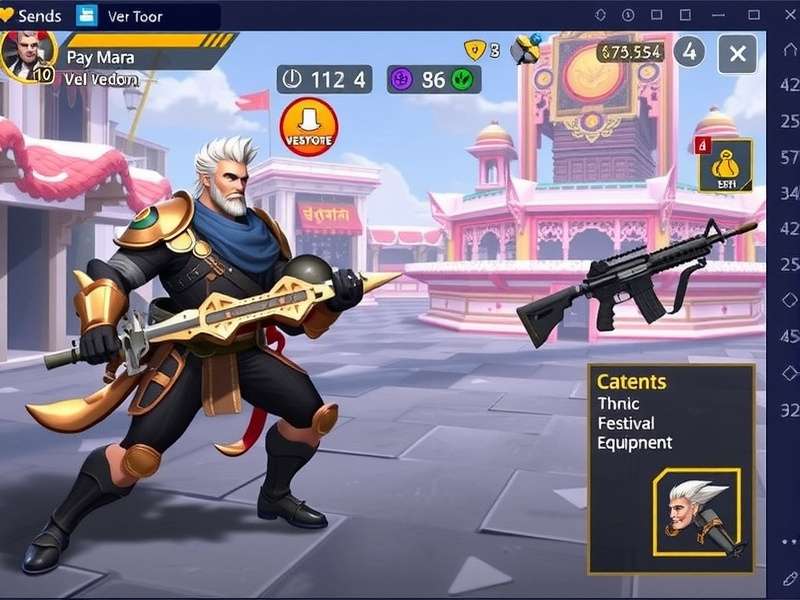The image size is (800, 600).
Task: Open the Sends tab with heart icon
Action: click(33, 16)
